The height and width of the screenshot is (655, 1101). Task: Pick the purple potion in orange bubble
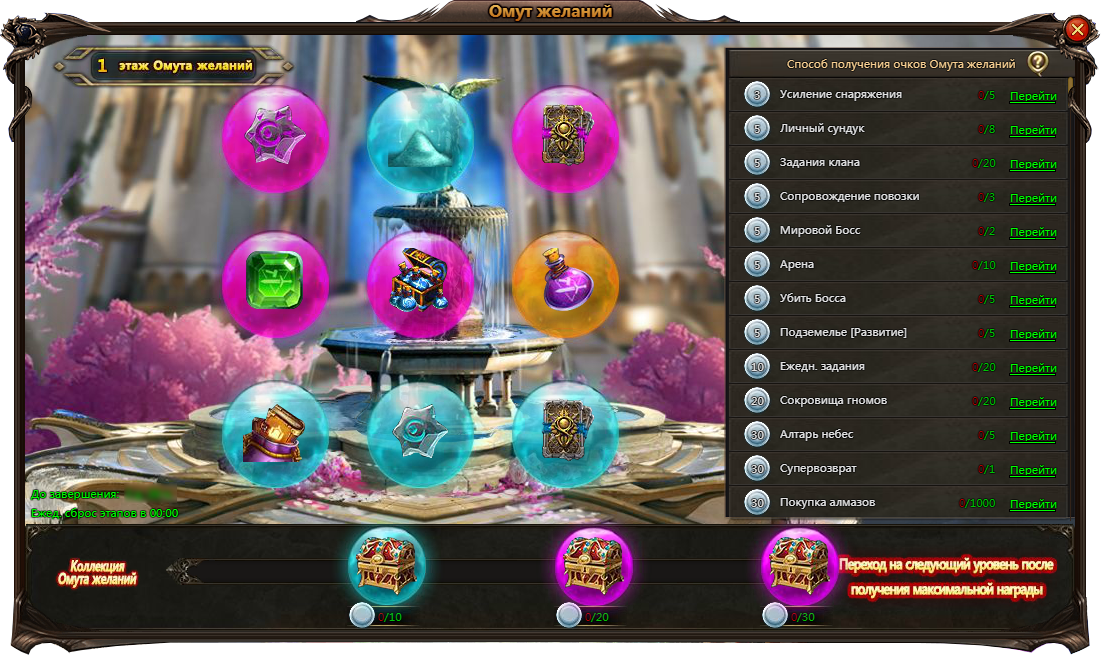pyautogui.click(x=565, y=285)
